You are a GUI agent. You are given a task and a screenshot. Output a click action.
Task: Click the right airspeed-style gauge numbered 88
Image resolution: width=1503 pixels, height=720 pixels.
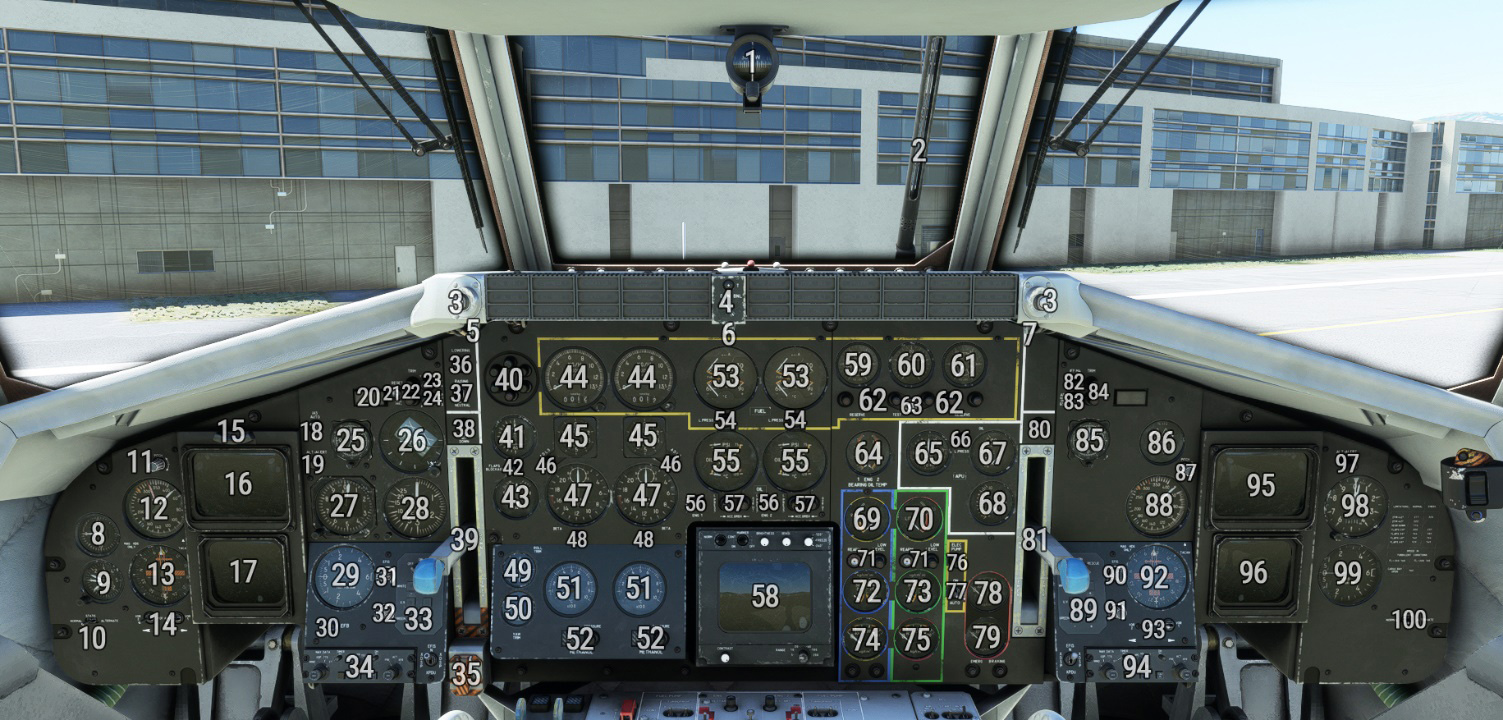pyautogui.click(x=1158, y=505)
